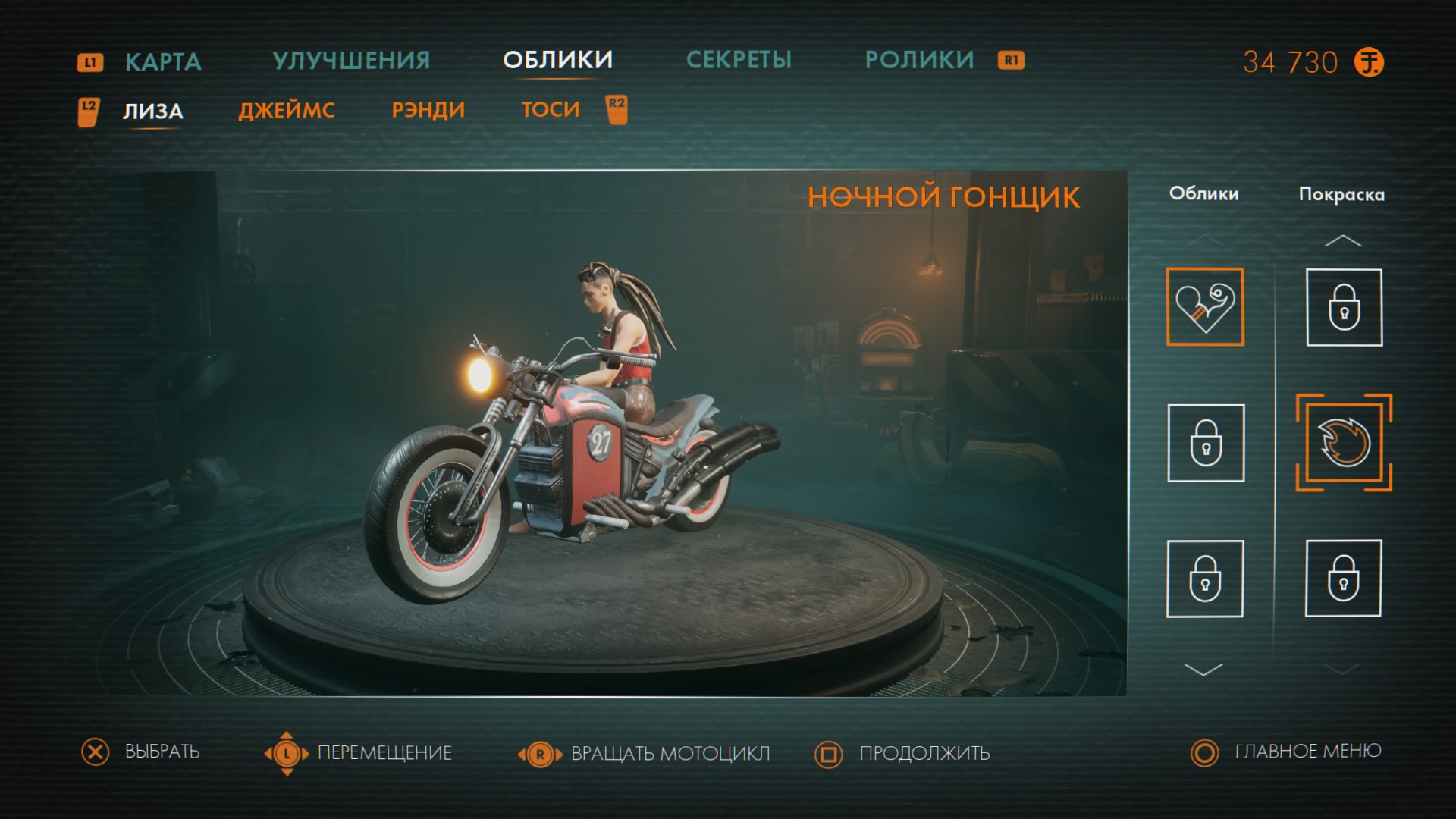The image size is (1456, 819).
Task: Show the РОЛИКИ tab
Action: 919,60
